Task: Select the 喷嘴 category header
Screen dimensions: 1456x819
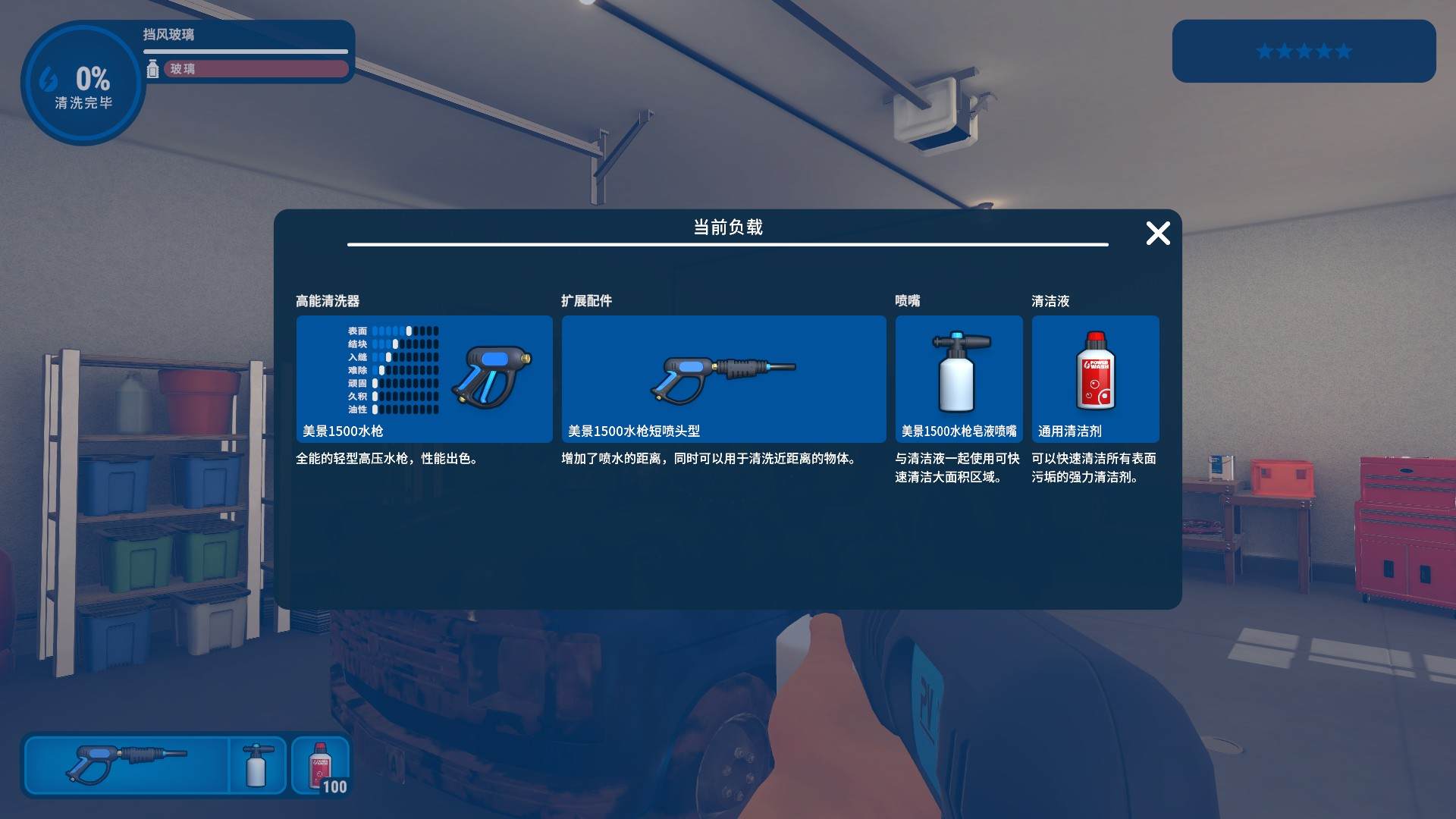Action: pyautogui.click(x=905, y=300)
